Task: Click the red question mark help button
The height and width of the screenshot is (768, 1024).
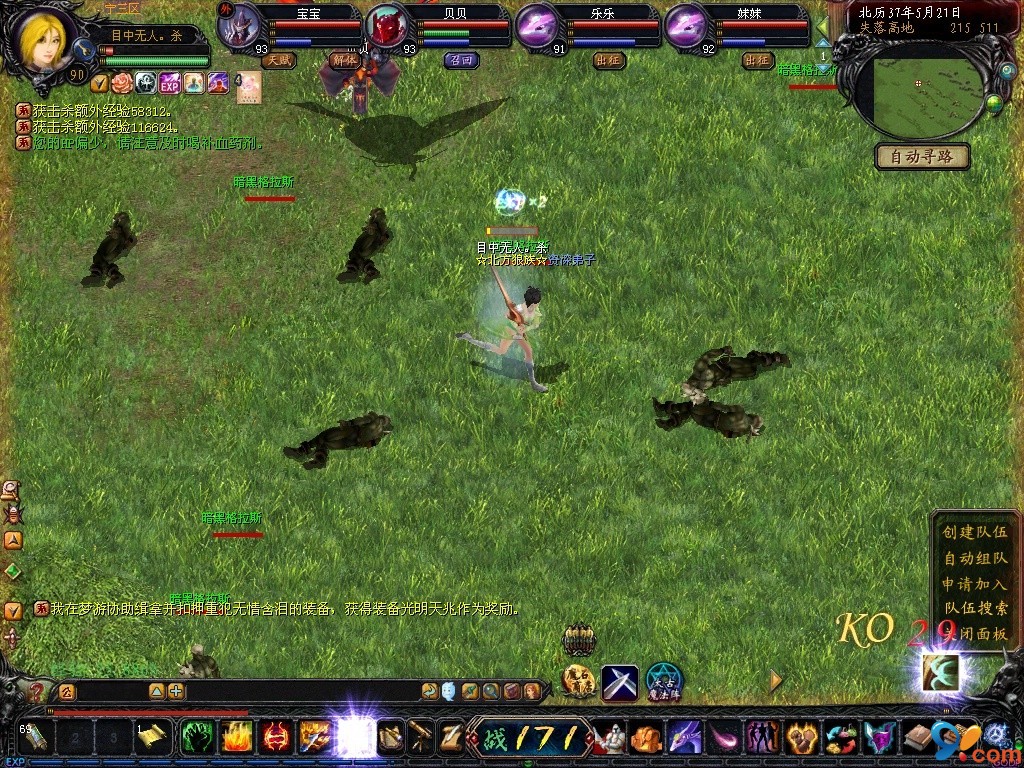Action: coord(37,690)
